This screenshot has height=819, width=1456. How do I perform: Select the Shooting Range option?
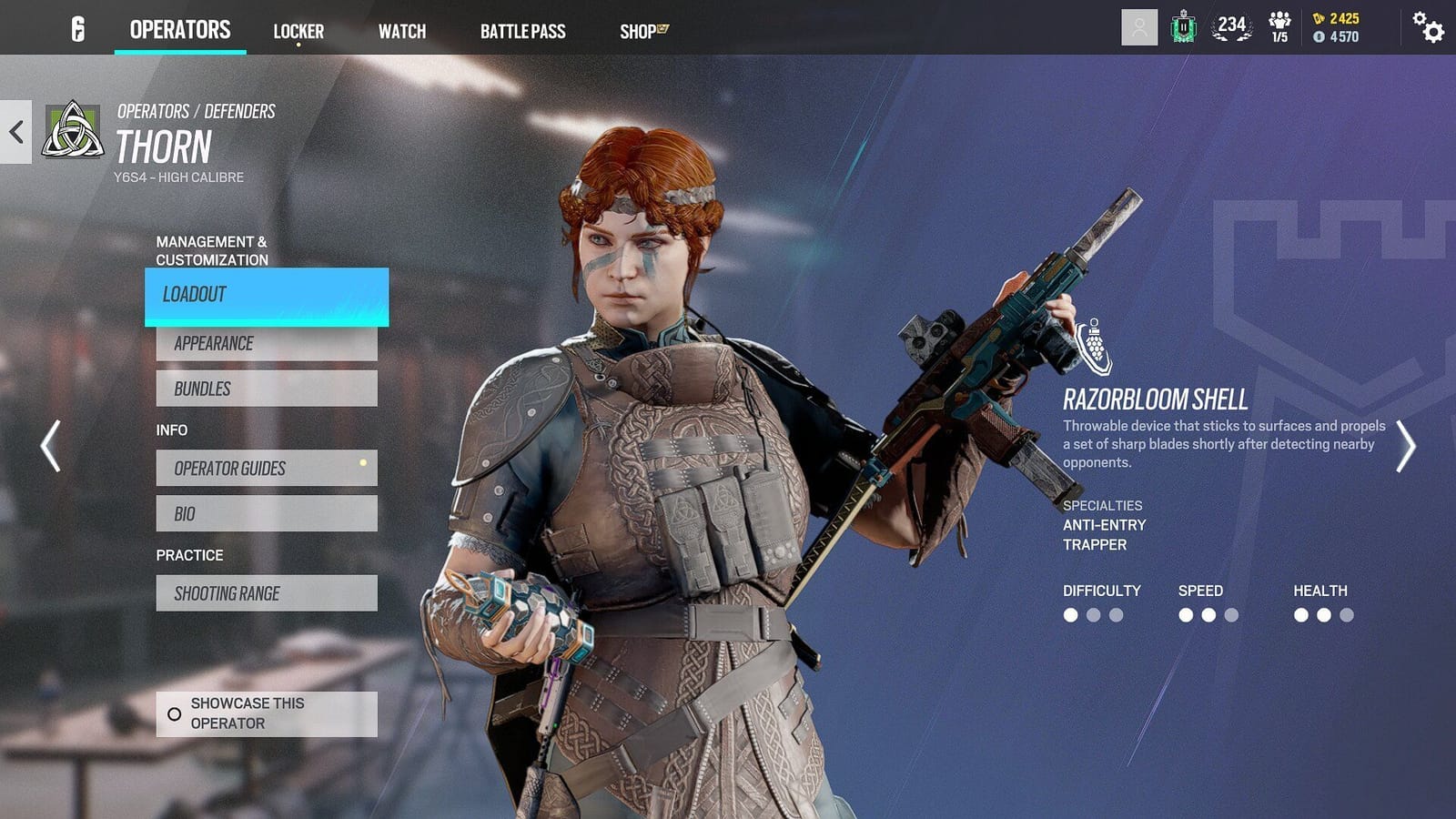[x=265, y=592]
